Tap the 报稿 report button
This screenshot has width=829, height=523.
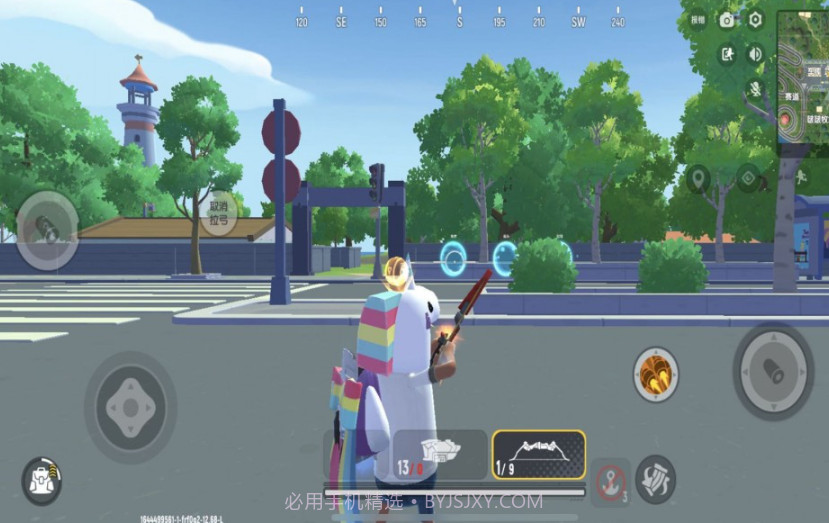tap(698, 20)
